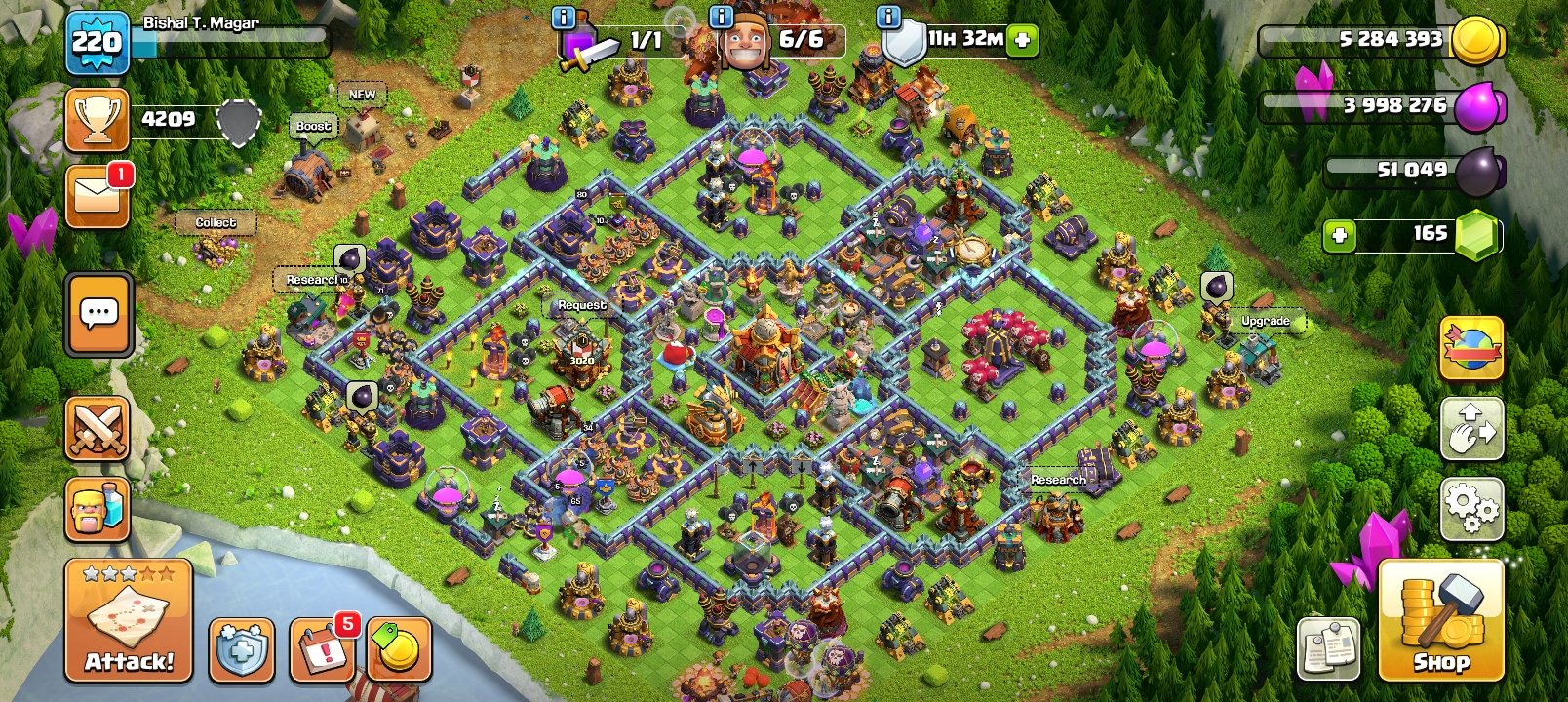Tap Upgrade on the right-side building
This screenshot has height=702, width=1568.
click(x=1265, y=320)
